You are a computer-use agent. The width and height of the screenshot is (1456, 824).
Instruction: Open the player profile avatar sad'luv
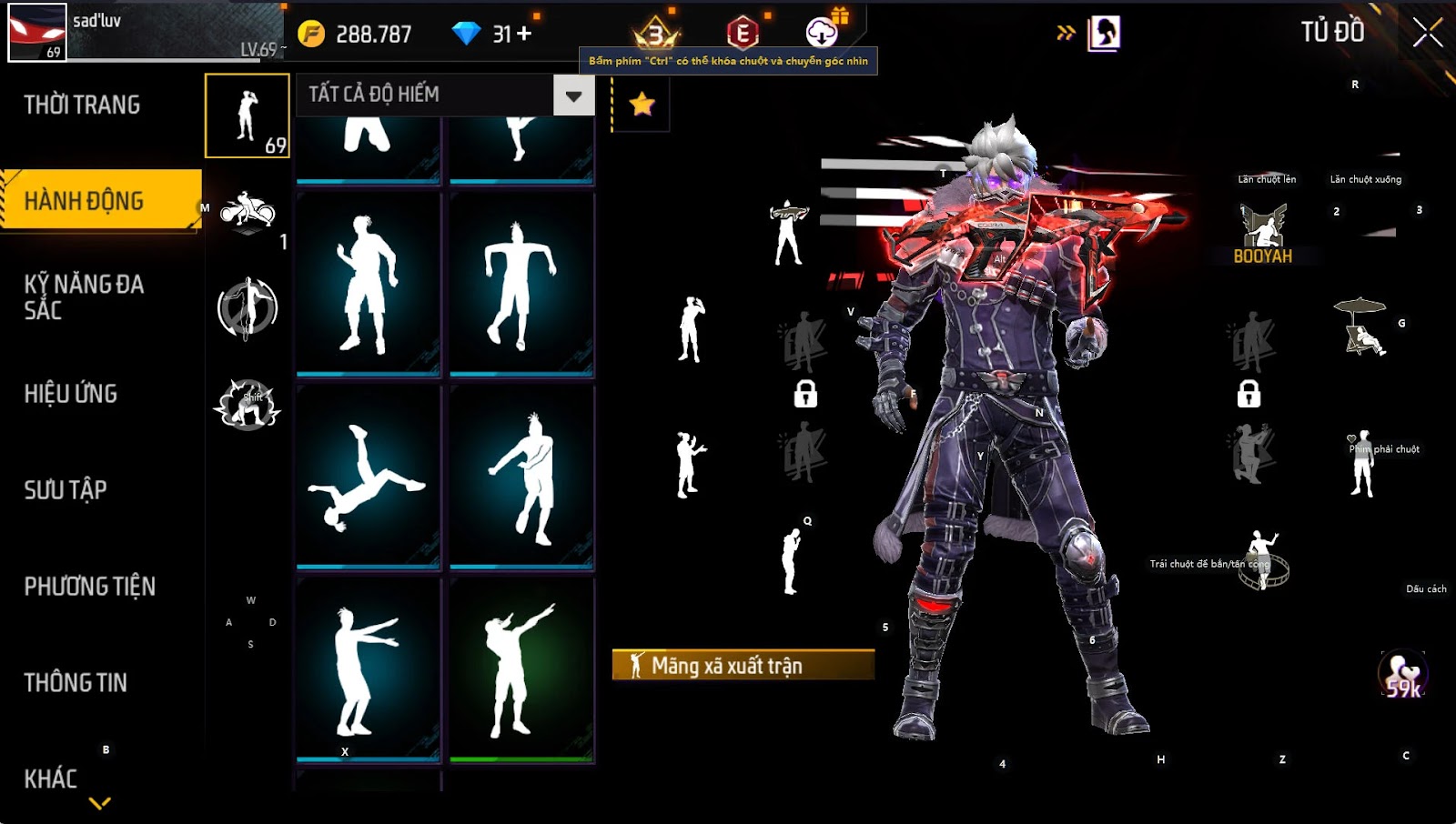point(37,33)
